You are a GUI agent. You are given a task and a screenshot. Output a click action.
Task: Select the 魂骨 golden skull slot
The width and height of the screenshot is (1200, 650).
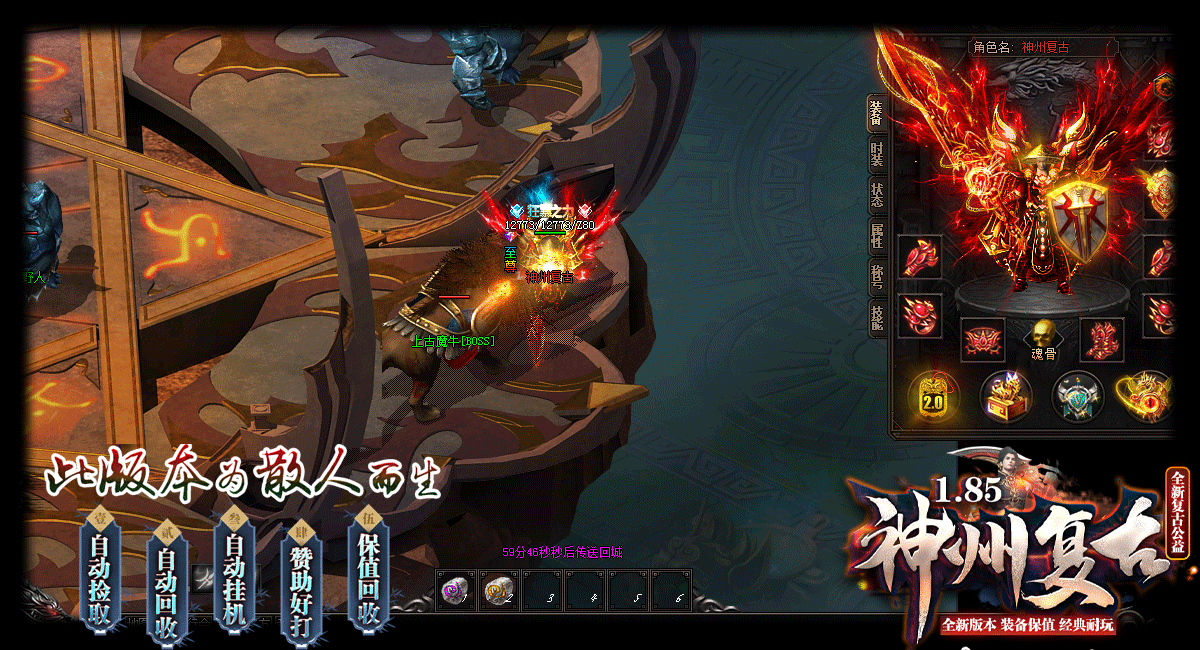pos(1043,335)
